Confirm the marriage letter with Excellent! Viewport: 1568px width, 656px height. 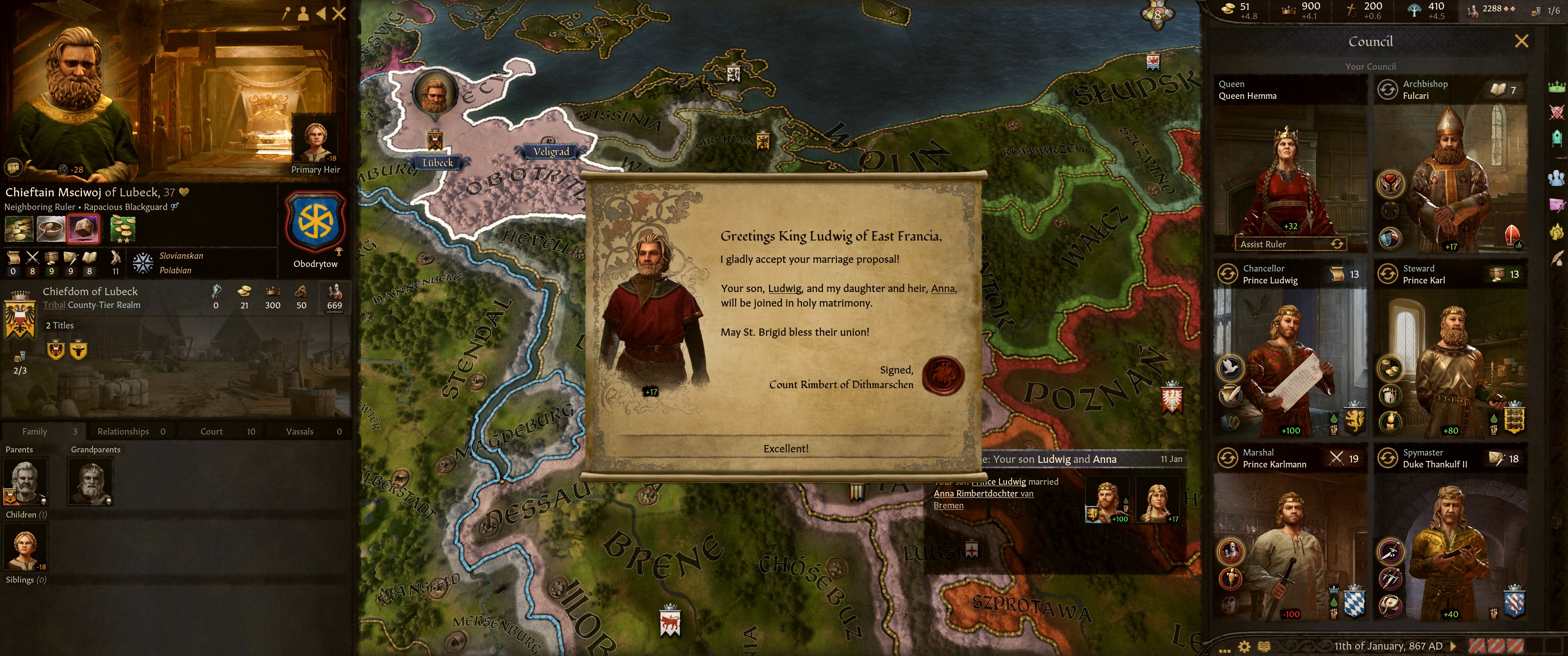(785, 448)
